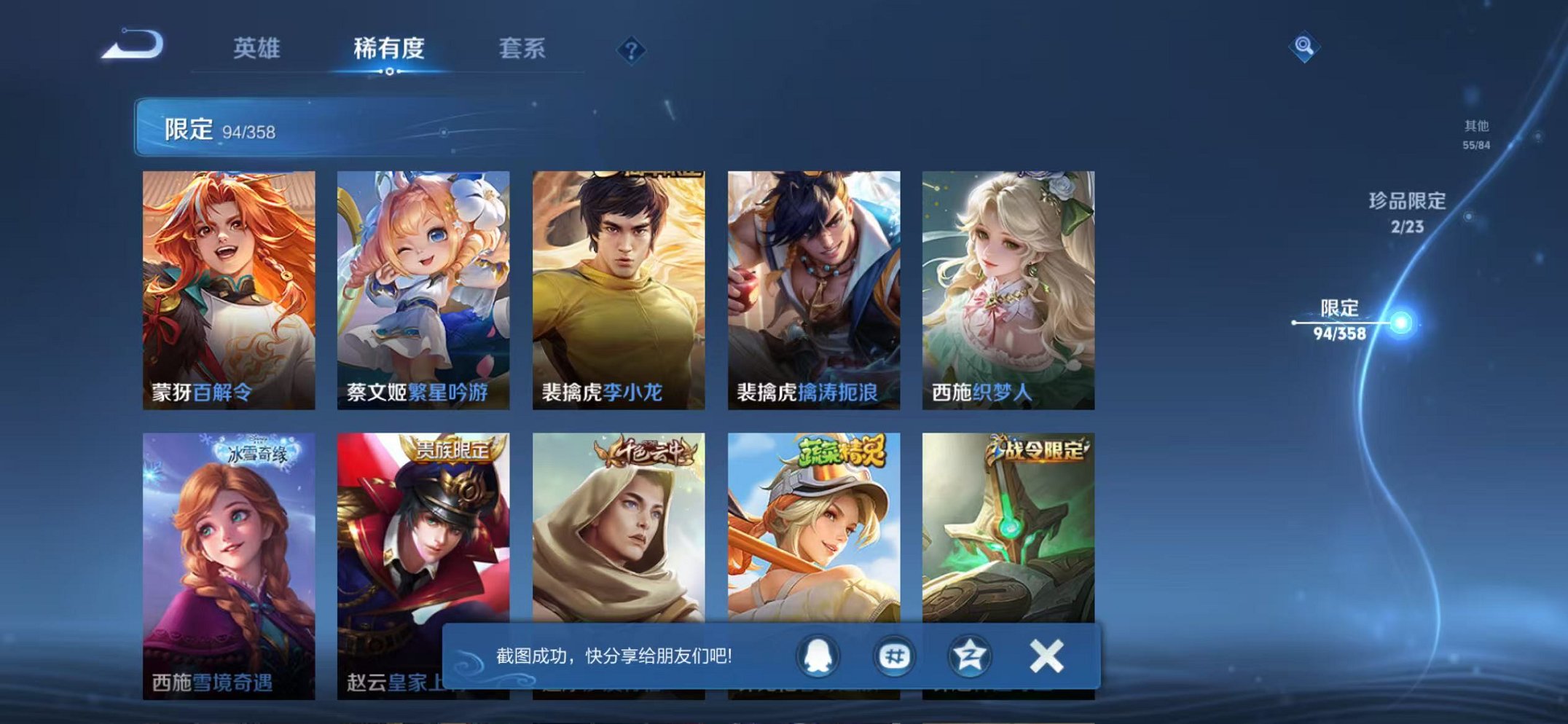Image resolution: width=1568 pixels, height=724 pixels.
Task: Click the 限定 94/358 header banner
Action: (291, 129)
